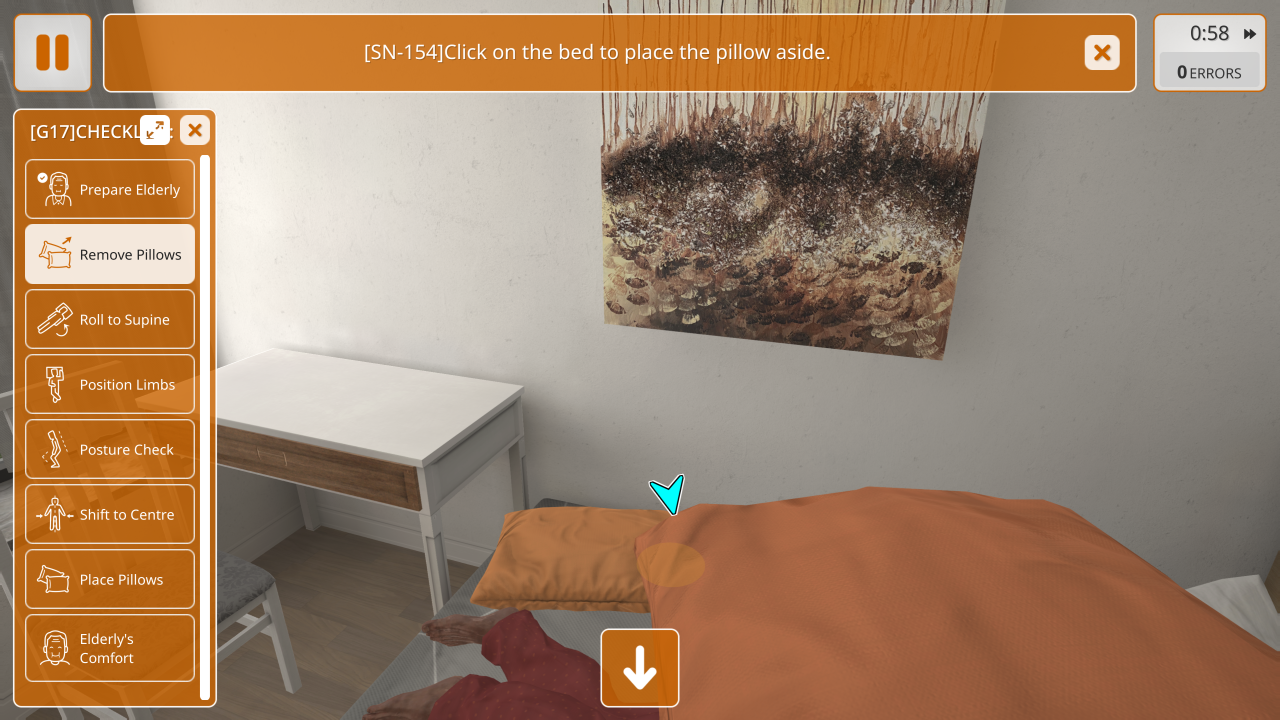
Task: Choose the Shift to Centre step
Action: (110, 514)
